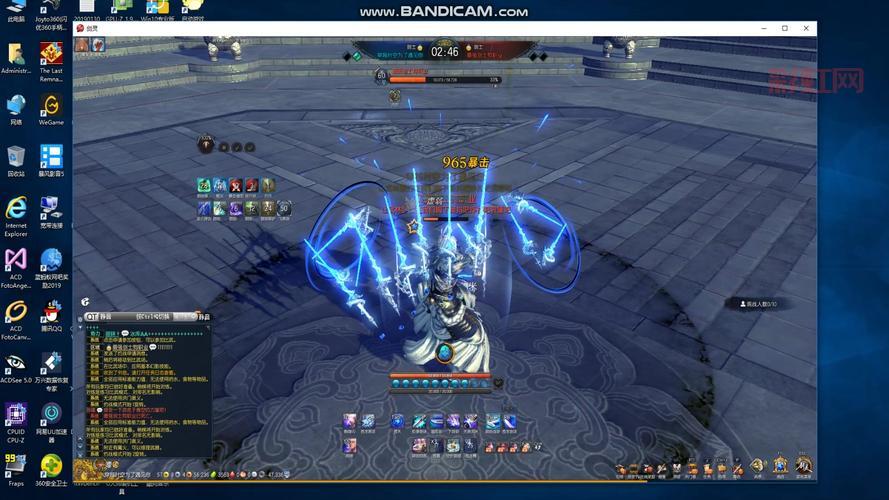The width and height of the screenshot is (889, 500).
Task: Select the green buff icon showing 25
Action: 204,185
